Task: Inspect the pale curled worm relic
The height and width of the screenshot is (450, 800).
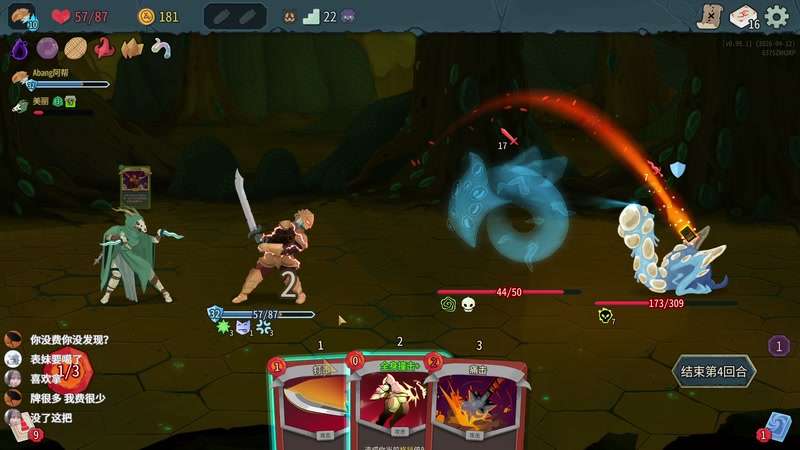Action: click(x=159, y=47)
